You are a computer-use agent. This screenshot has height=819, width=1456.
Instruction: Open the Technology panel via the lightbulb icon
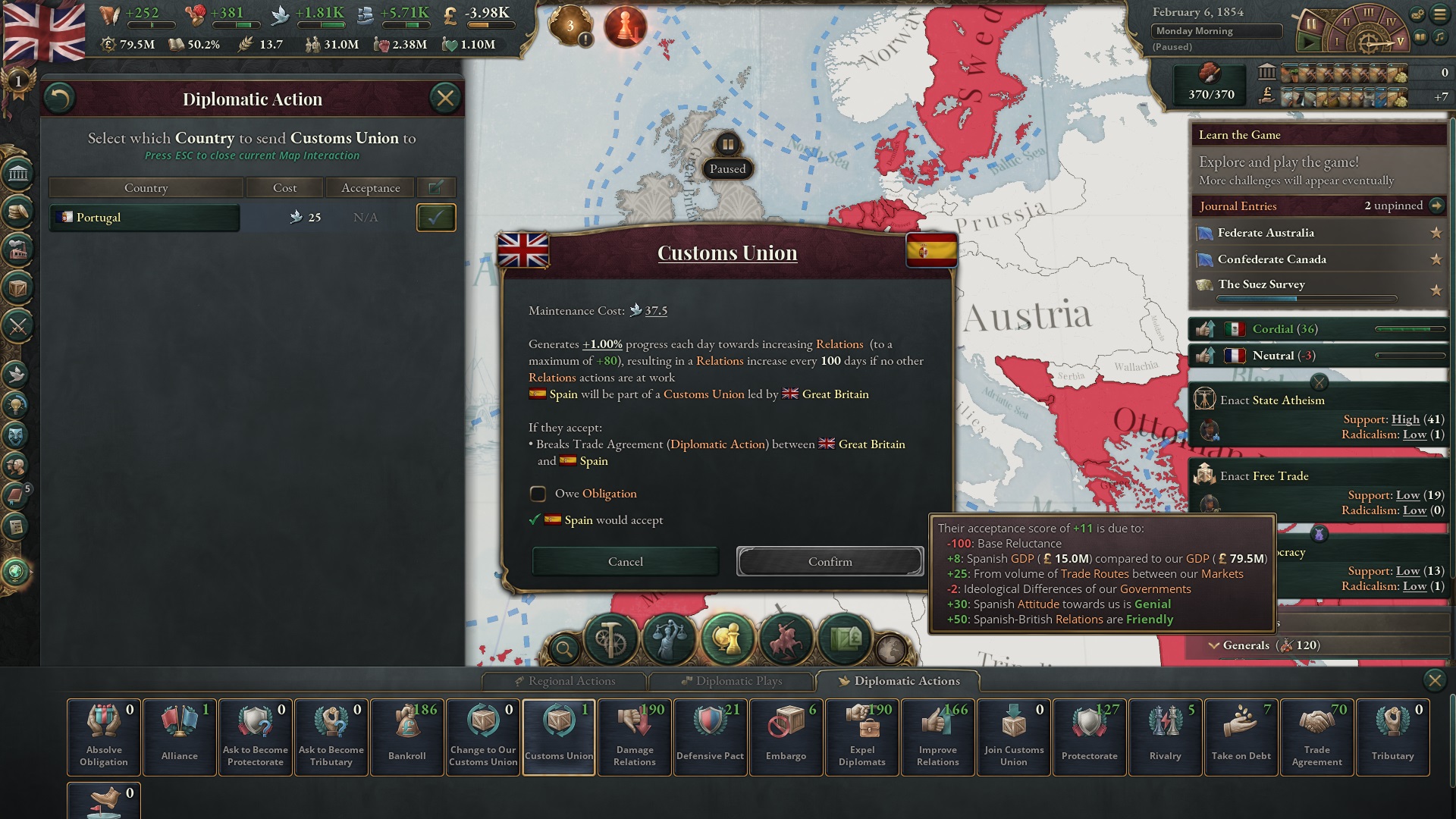(x=16, y=403)
